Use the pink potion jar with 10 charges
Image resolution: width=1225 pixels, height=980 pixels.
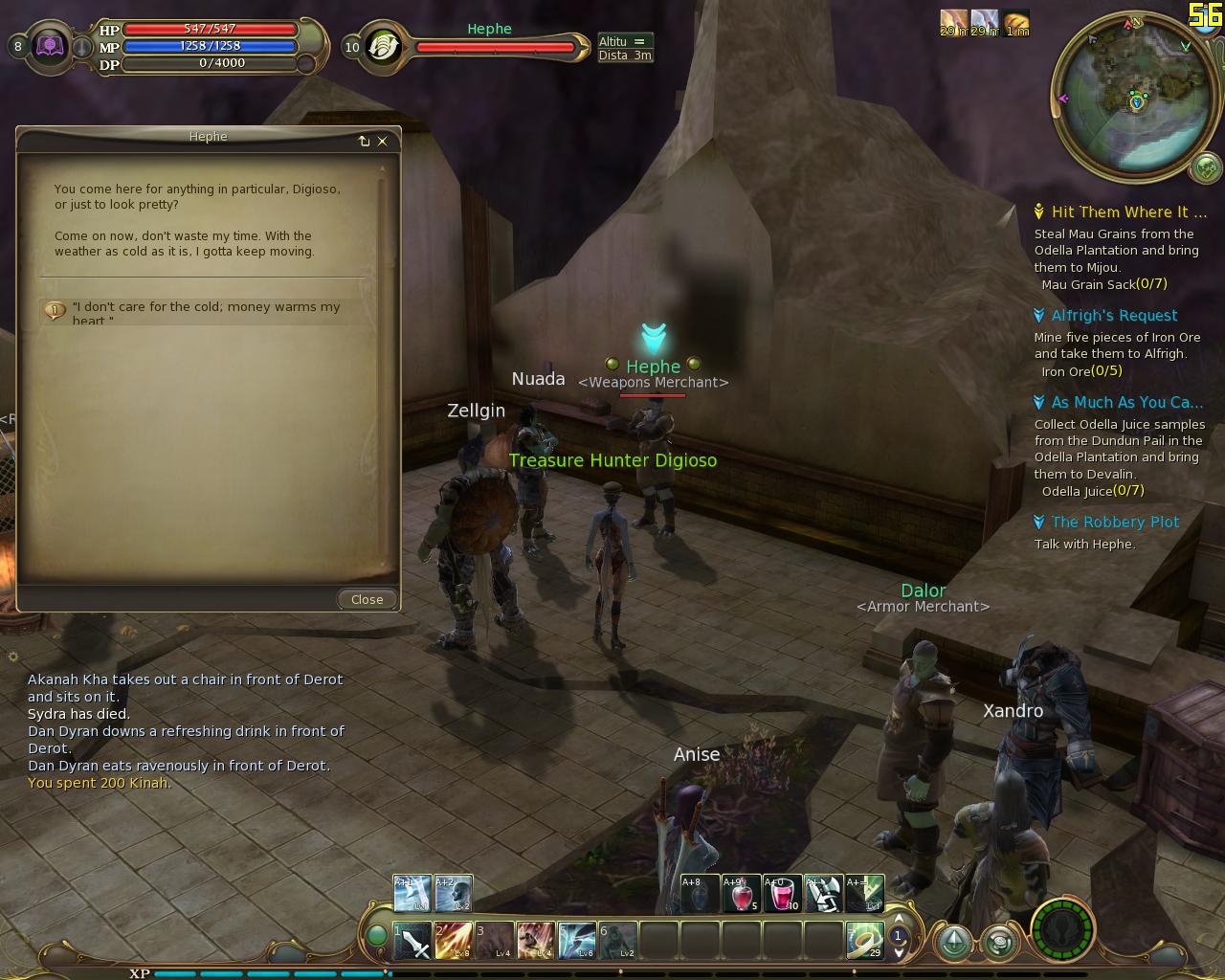pyautogui.click(x=783, y=894)
